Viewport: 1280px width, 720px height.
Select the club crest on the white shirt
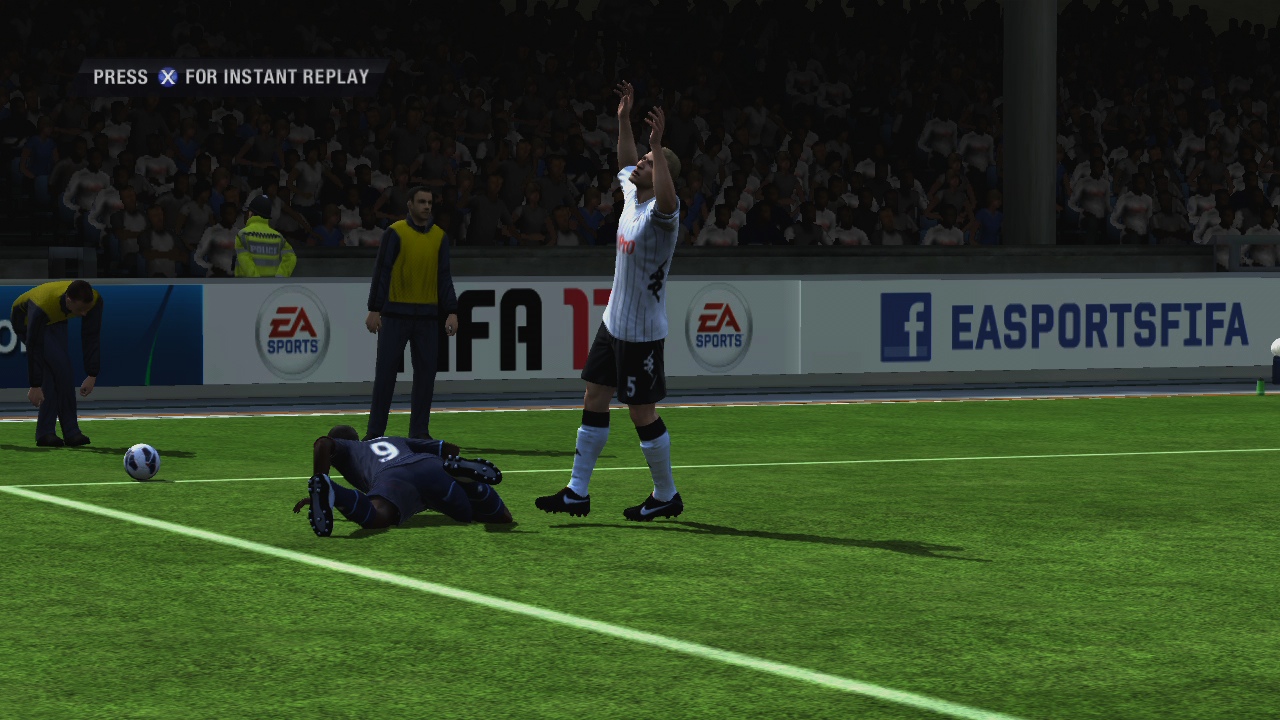[x=655, y=280]
